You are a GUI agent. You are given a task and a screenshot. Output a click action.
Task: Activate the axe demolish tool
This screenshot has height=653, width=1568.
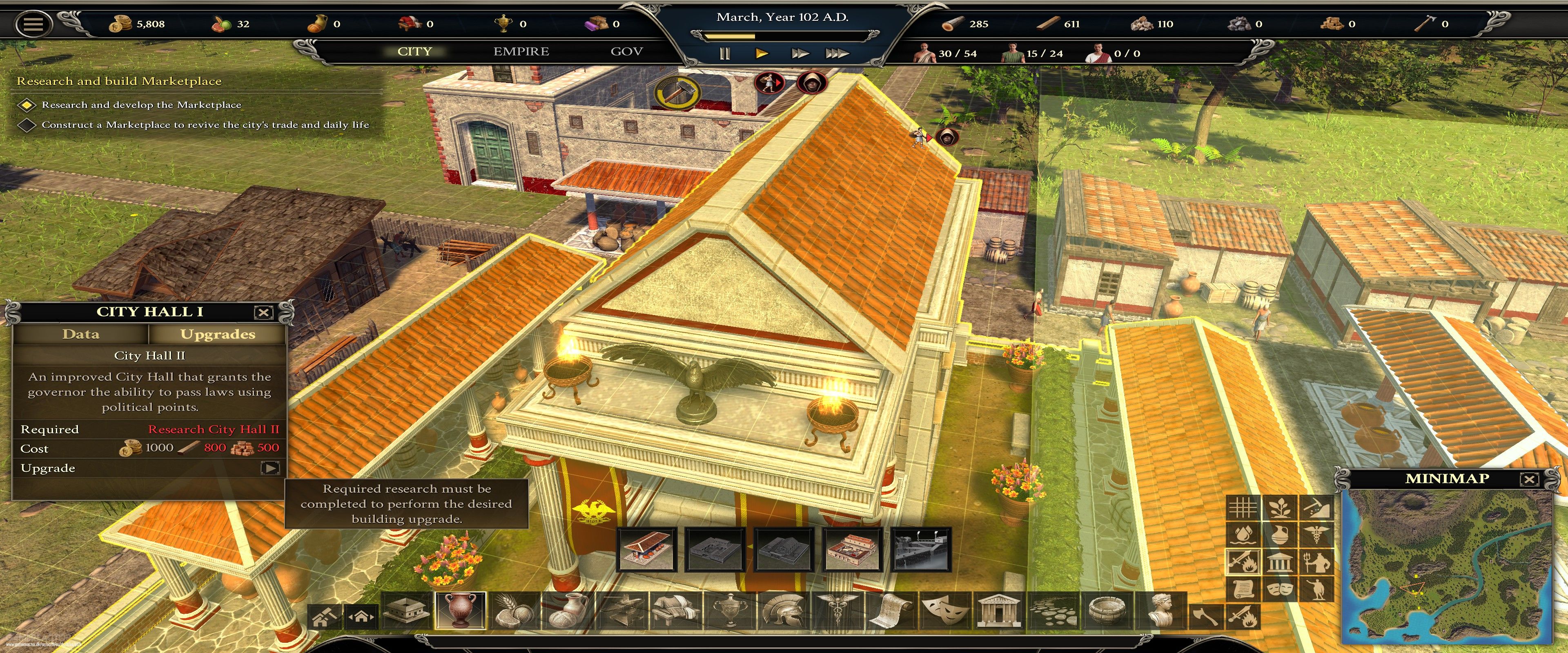coord(1206,617)
